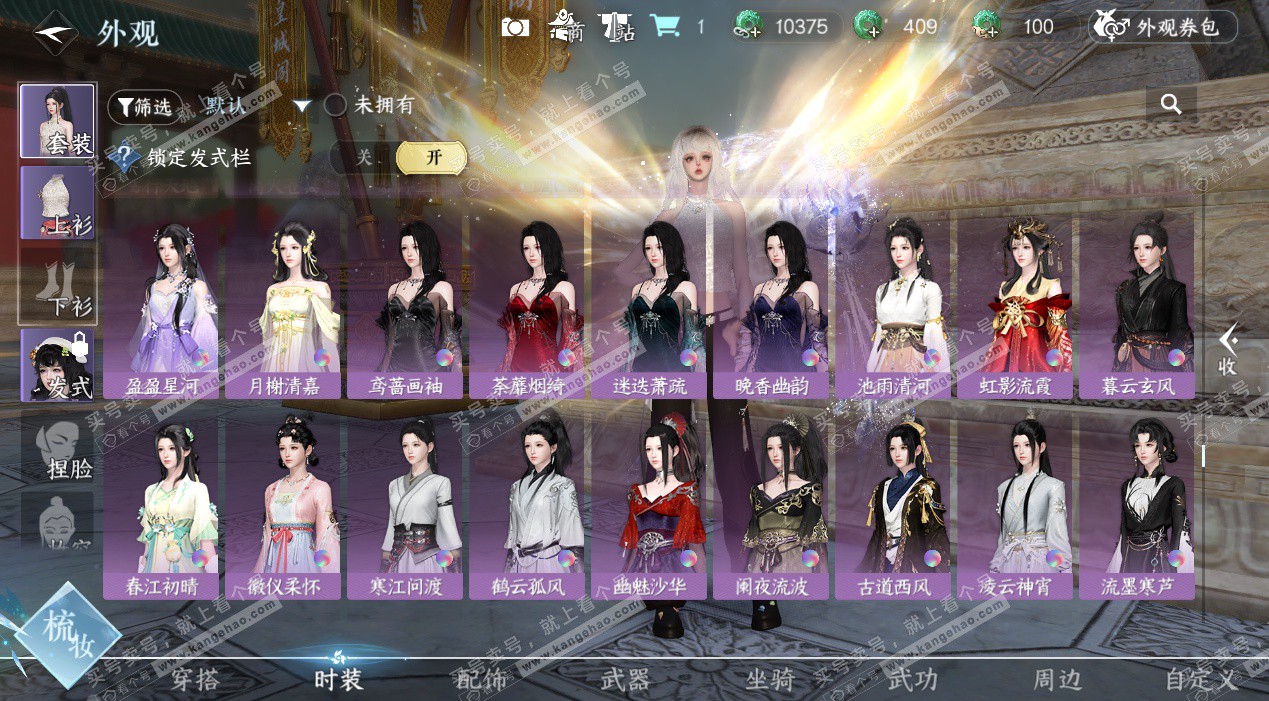Open the 筛选 filter options
The image size is (1269, 701).
point(139,105)
